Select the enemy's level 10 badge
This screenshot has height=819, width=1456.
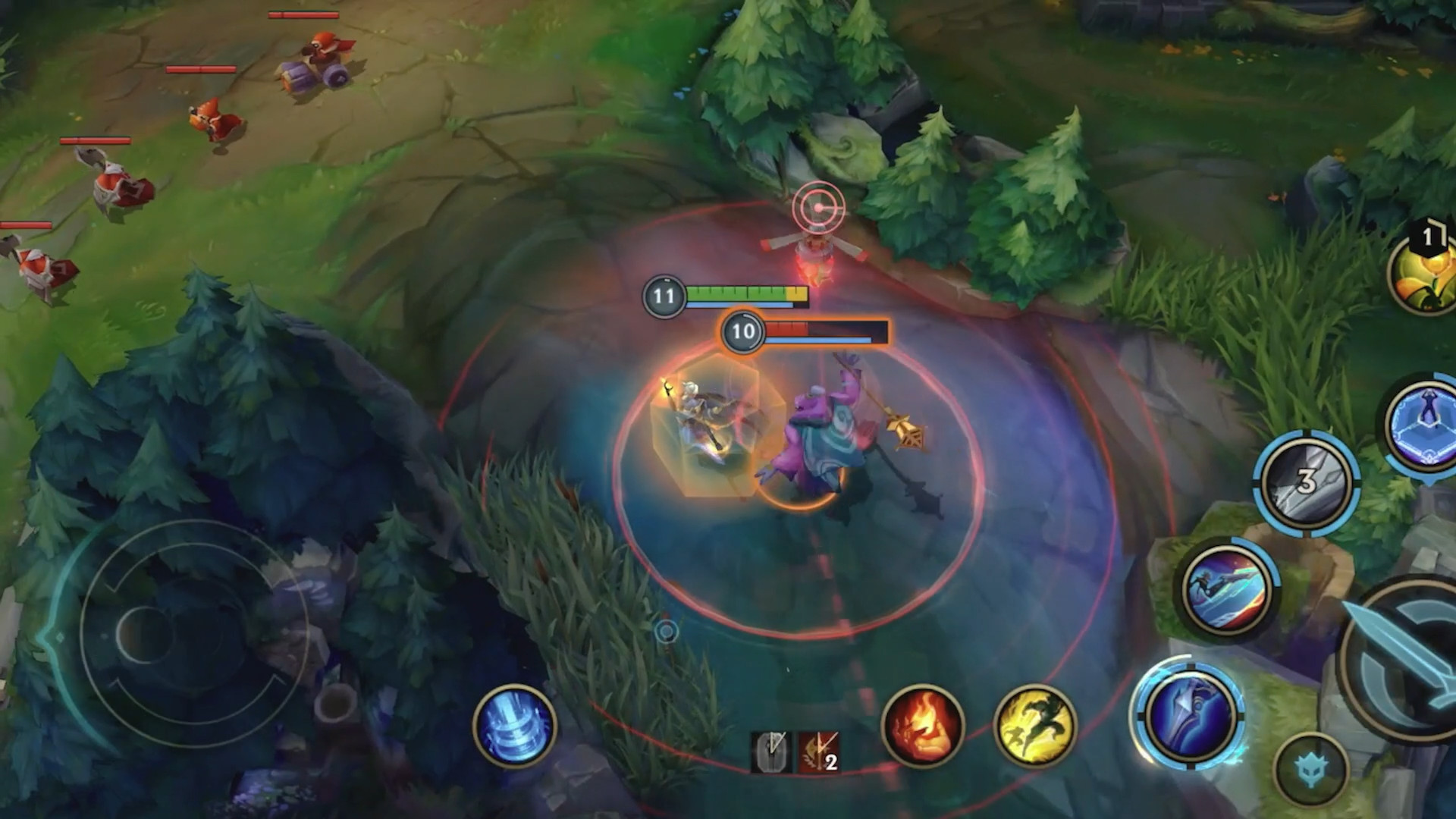[x=745, y=331]
